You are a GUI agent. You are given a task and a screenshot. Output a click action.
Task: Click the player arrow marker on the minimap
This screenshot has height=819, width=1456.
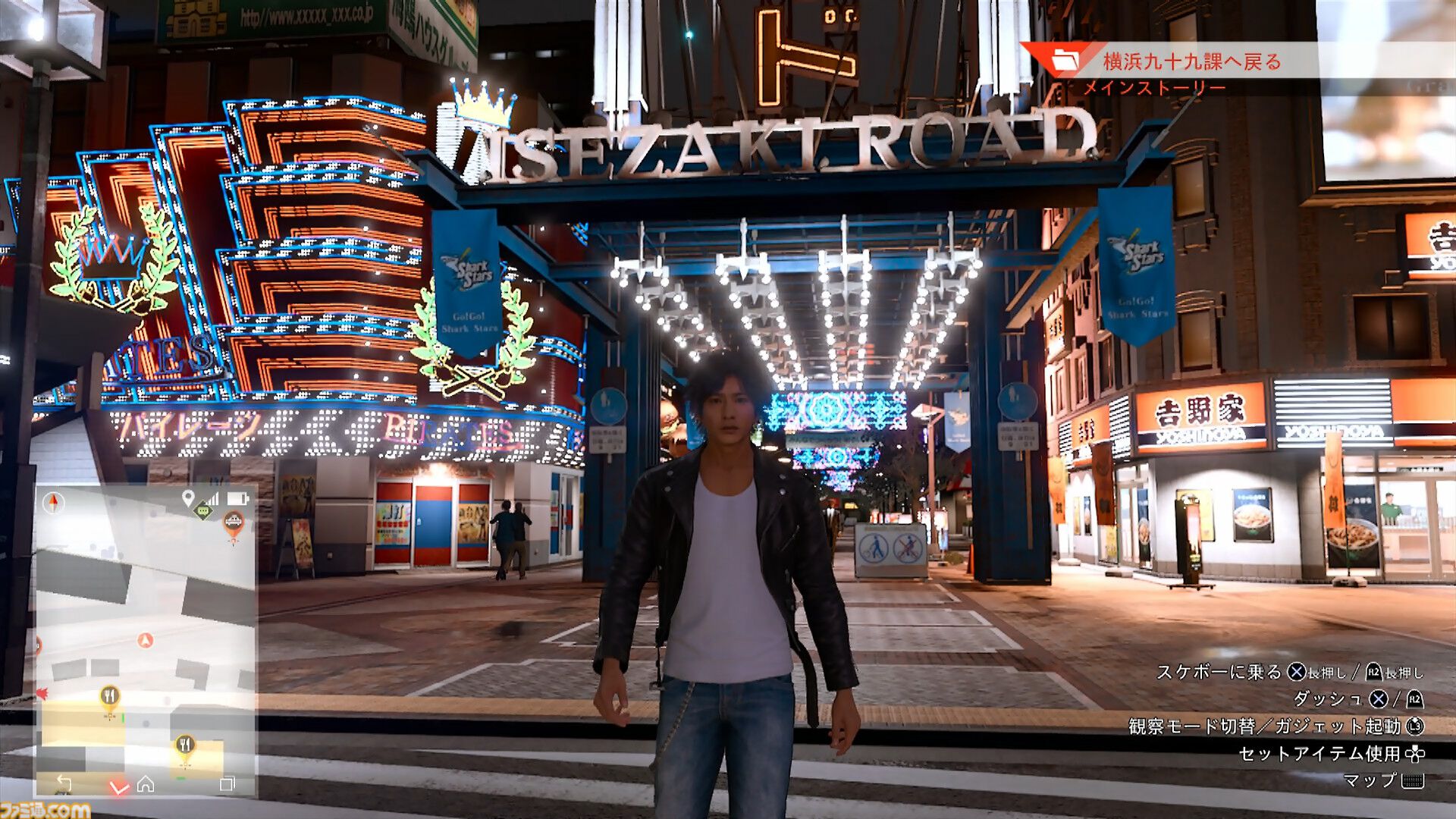pos(146,641)
